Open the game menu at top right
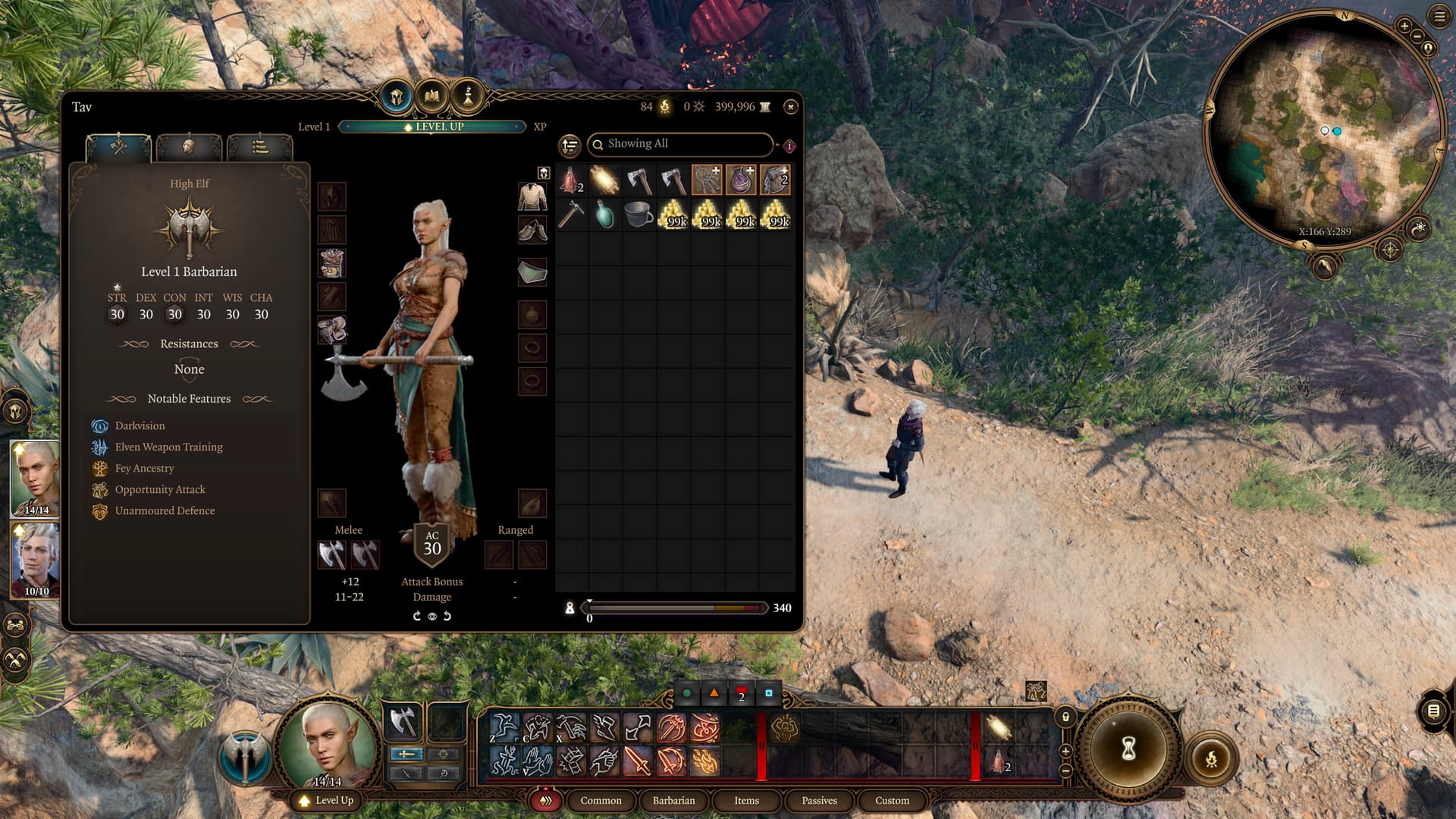1456x819 pixels. point(1439,16)
